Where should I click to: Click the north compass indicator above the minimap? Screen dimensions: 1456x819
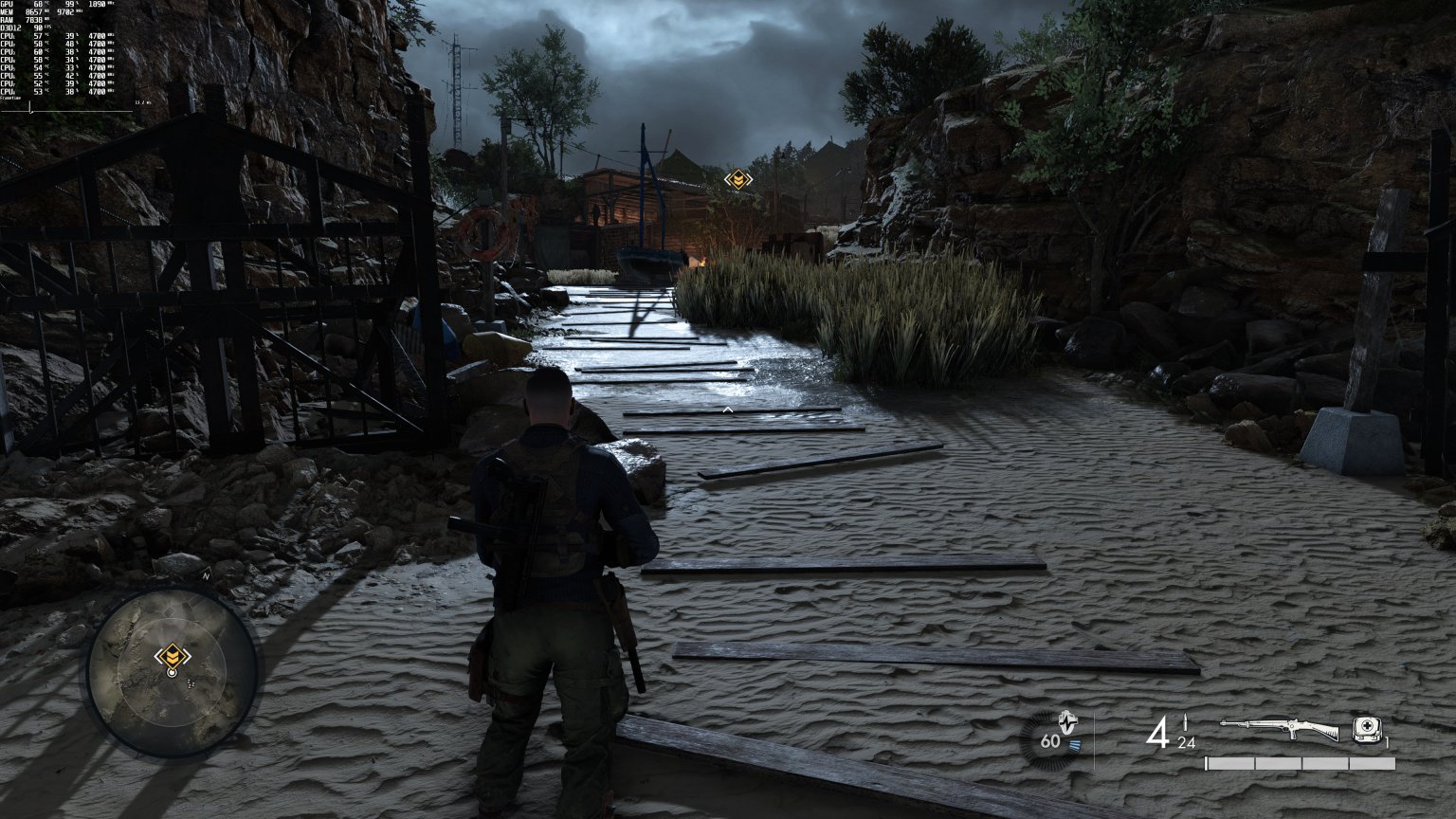tap(205, 575)
